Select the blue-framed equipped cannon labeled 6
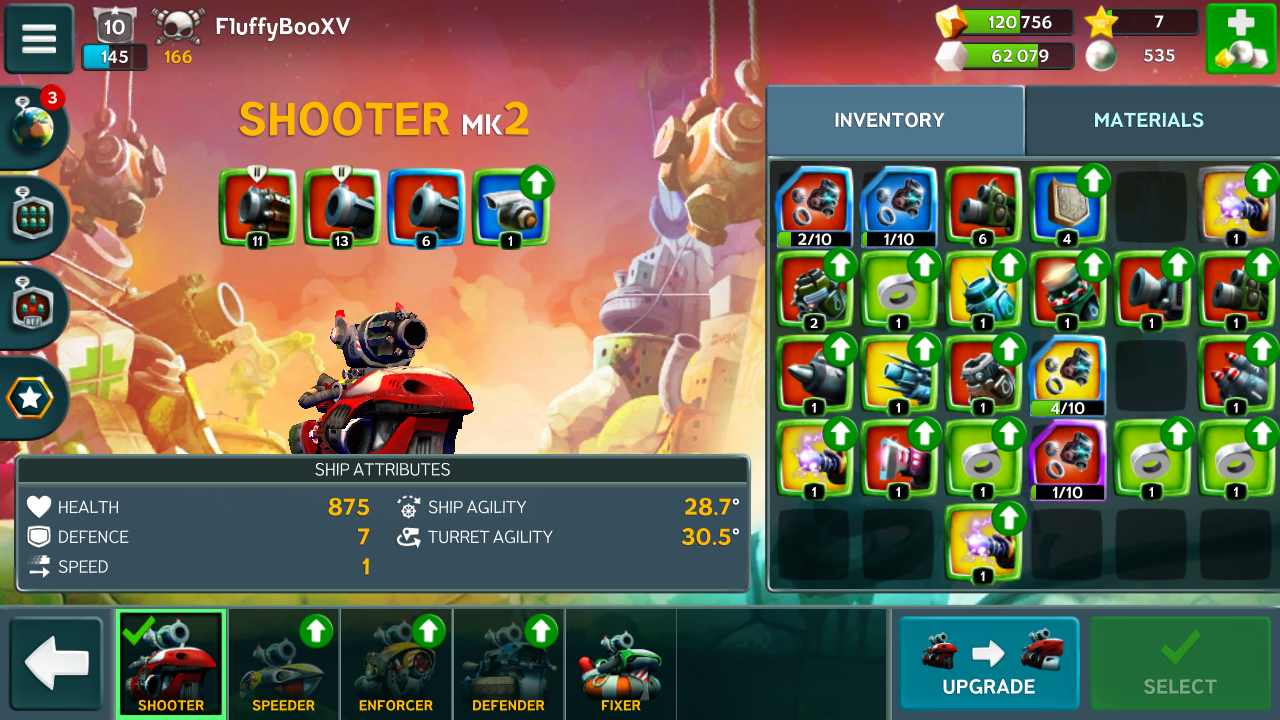The width and height of the screenshot is (1280, 720). tap(426, 207)
